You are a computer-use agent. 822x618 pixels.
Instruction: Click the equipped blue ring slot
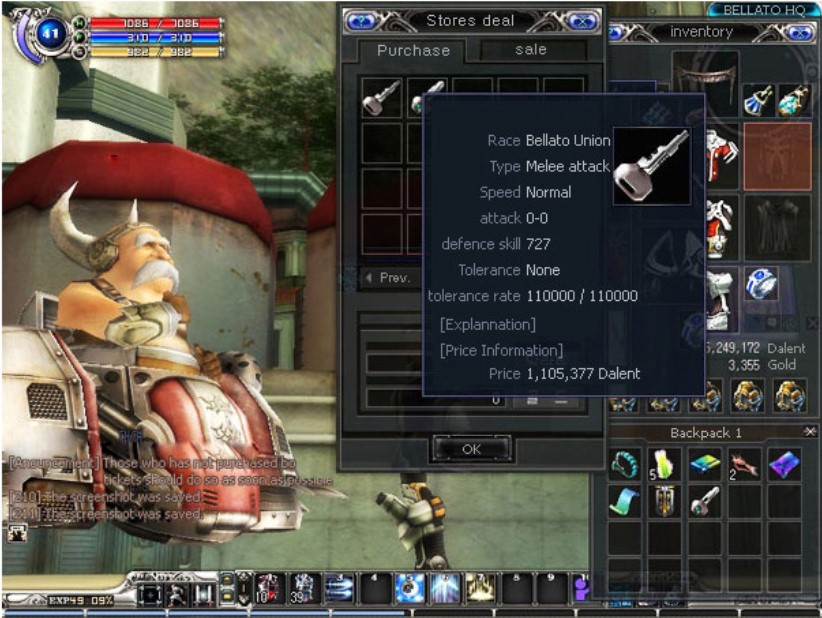(x=762, y=285)
